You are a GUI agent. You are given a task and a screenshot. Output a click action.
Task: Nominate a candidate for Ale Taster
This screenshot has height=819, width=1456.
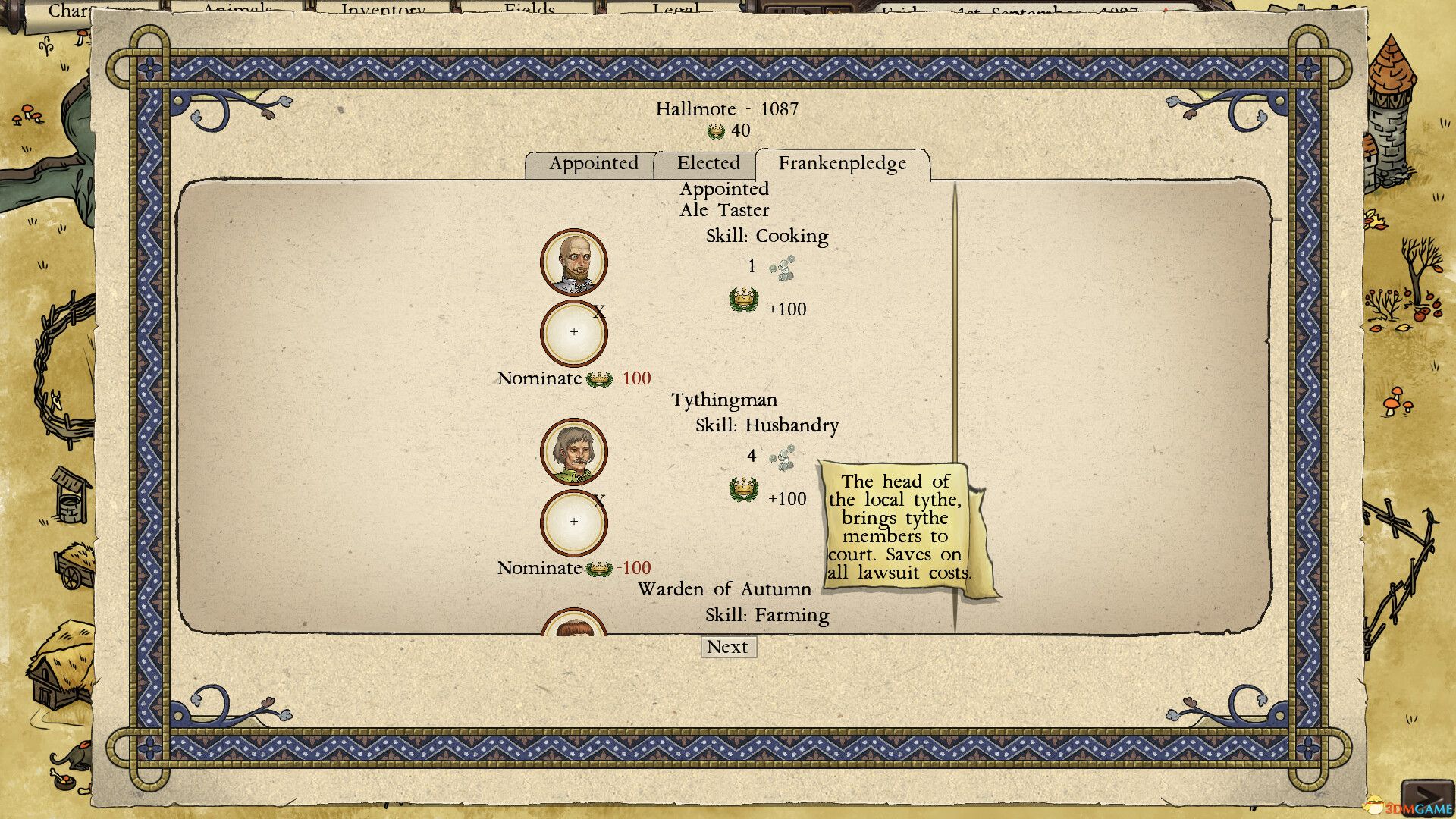(x=539, y=378)
